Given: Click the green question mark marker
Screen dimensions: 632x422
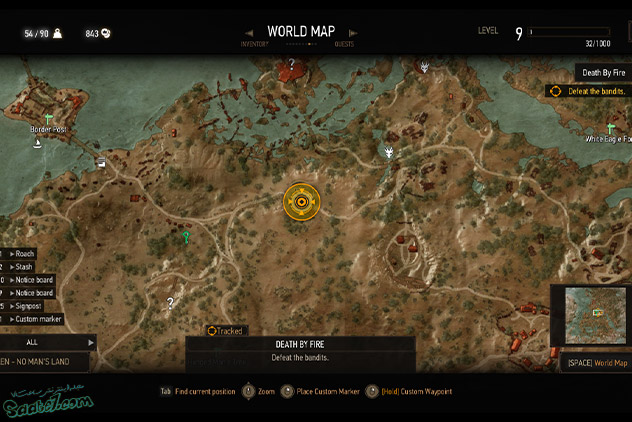Looking at the screenshot, I should [x=185, y=237].
